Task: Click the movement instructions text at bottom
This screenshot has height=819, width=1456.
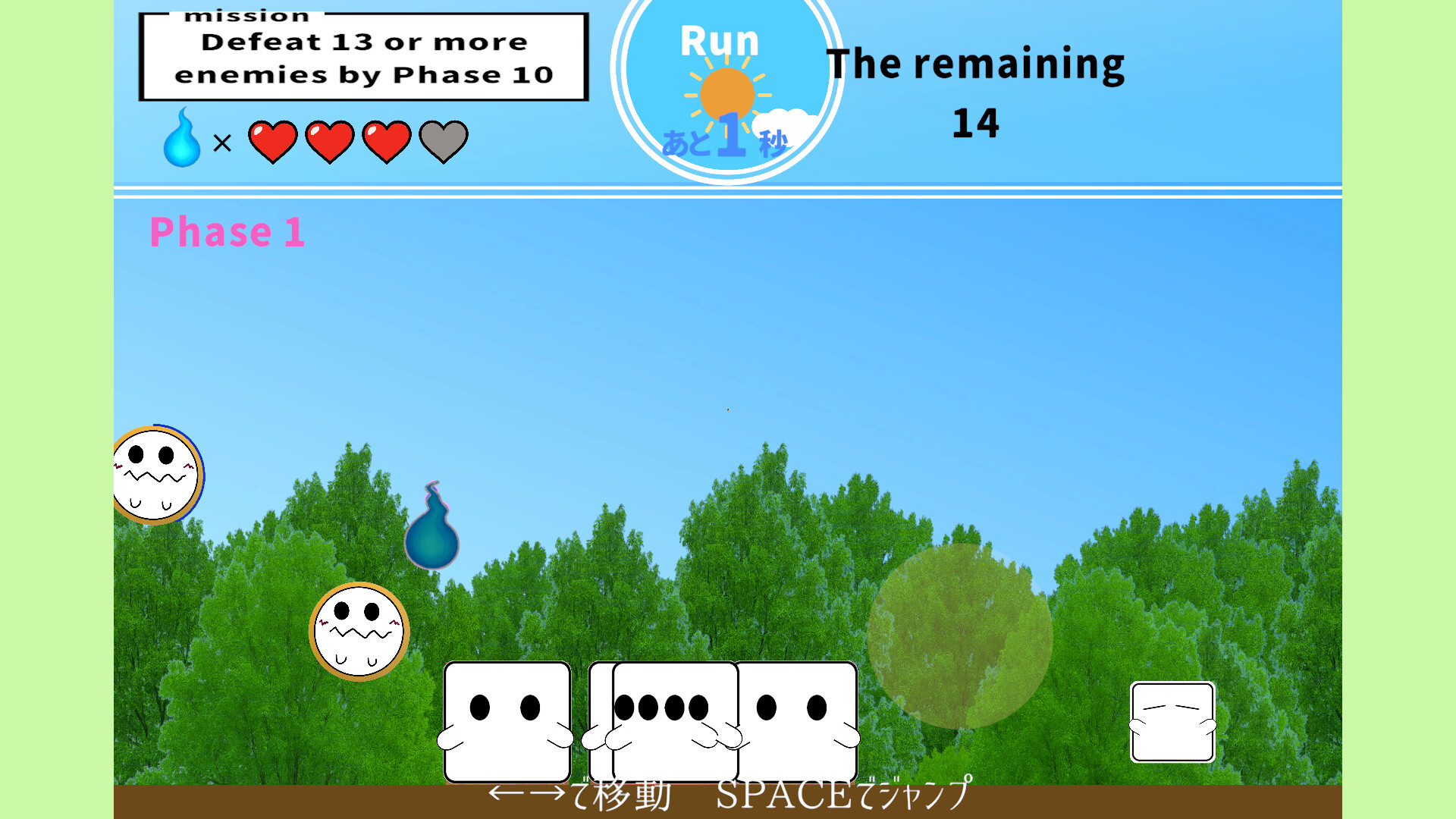Action: [728, 795]
